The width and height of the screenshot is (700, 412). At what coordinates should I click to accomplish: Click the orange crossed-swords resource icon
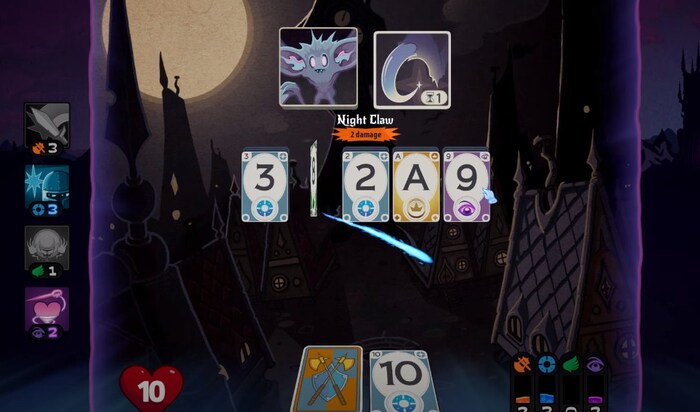click(x=522, y=366)
